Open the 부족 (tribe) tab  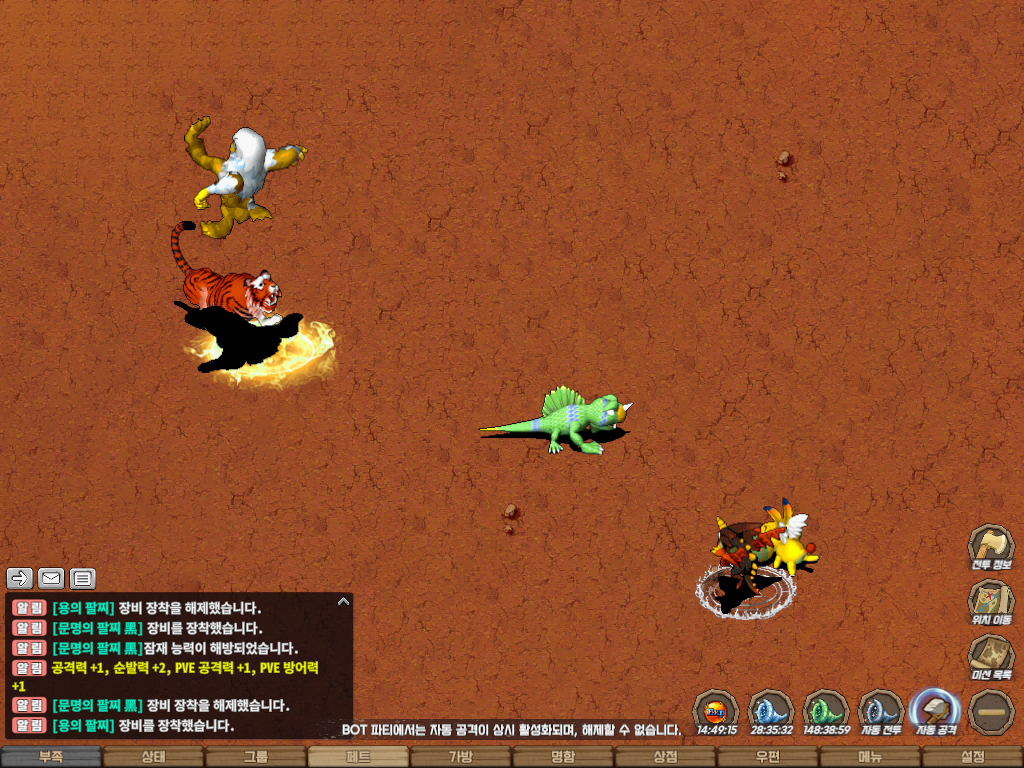click(51, 757)
